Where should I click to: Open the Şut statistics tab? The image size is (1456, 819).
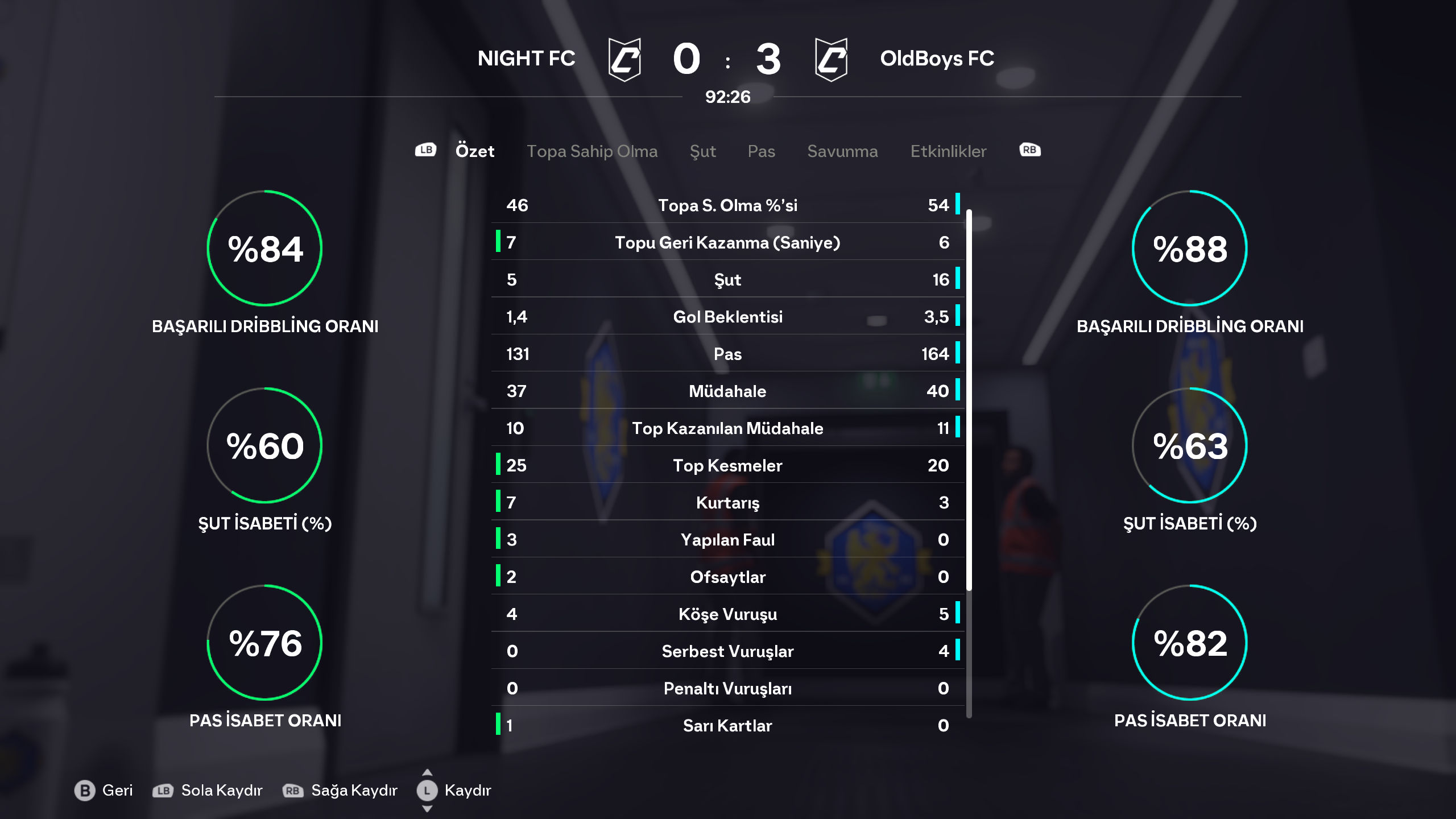point(702,151)
